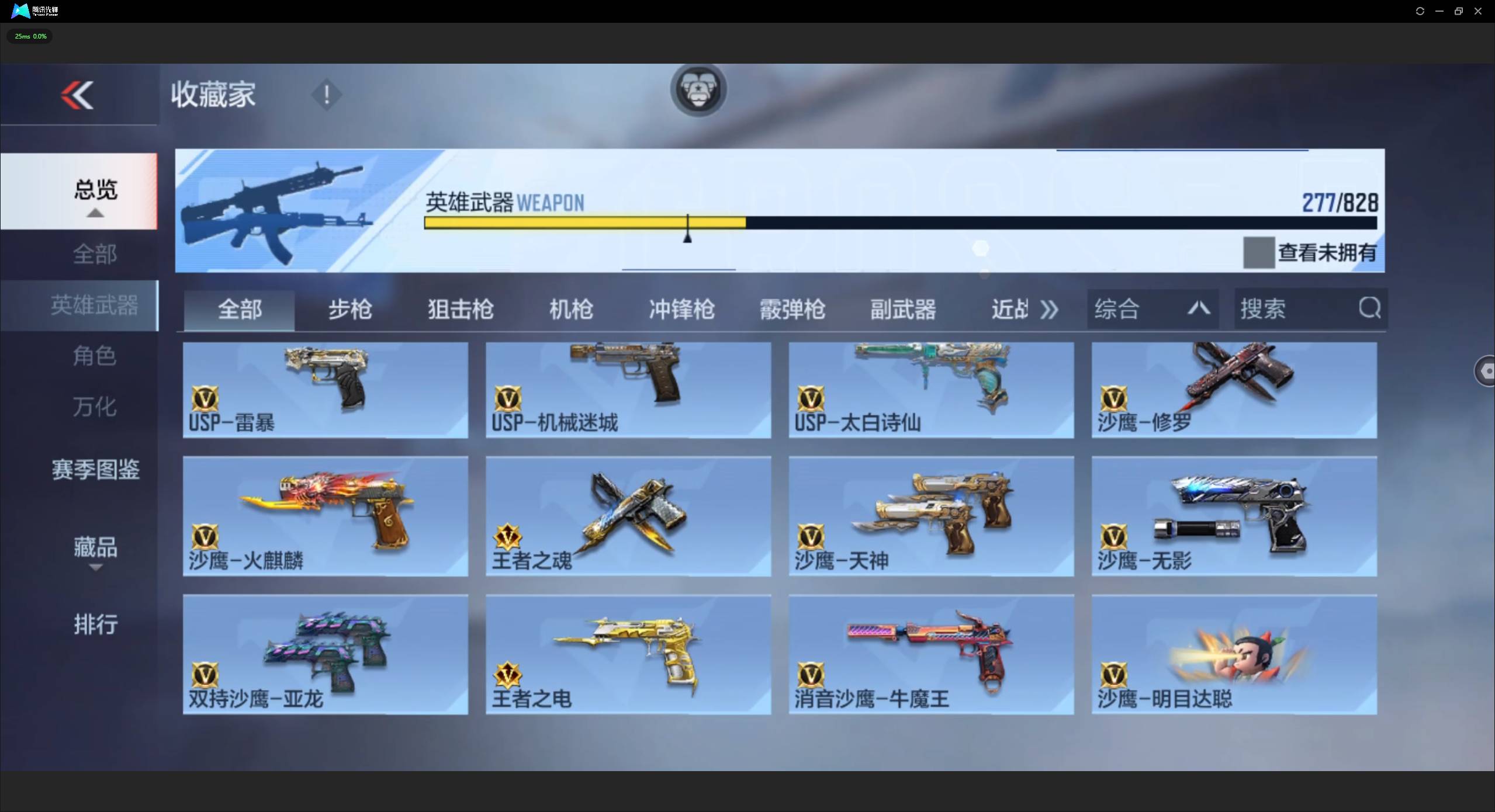
Task: Select the 王者之电 weapon card
Action: (628, 653)
